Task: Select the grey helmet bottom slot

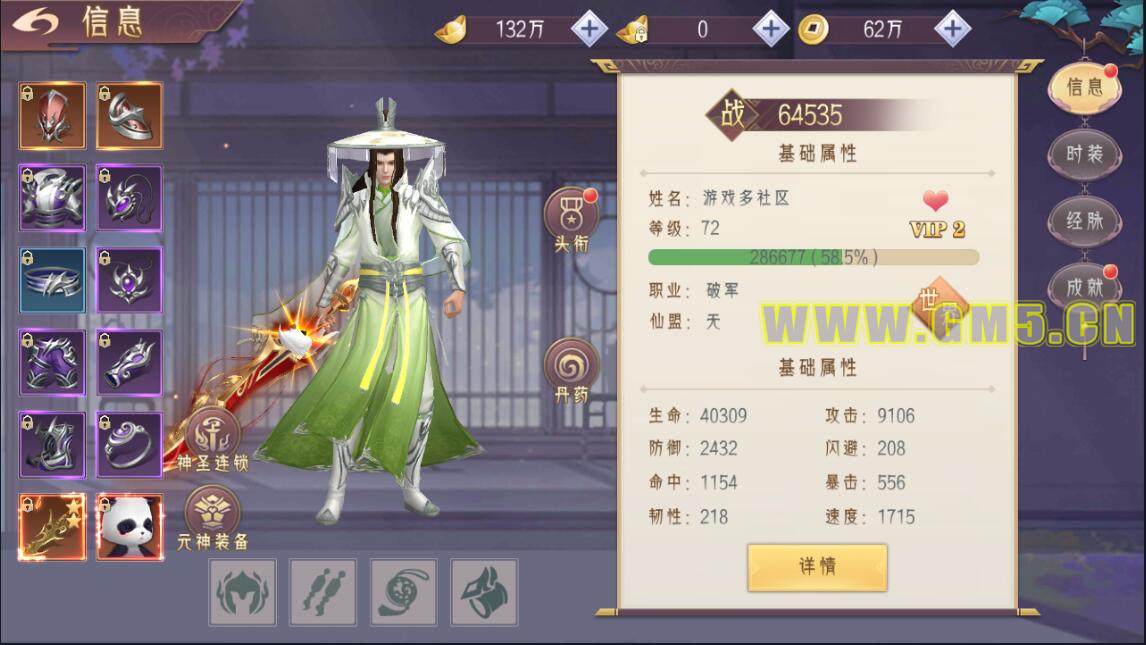Action: (242, 592)
